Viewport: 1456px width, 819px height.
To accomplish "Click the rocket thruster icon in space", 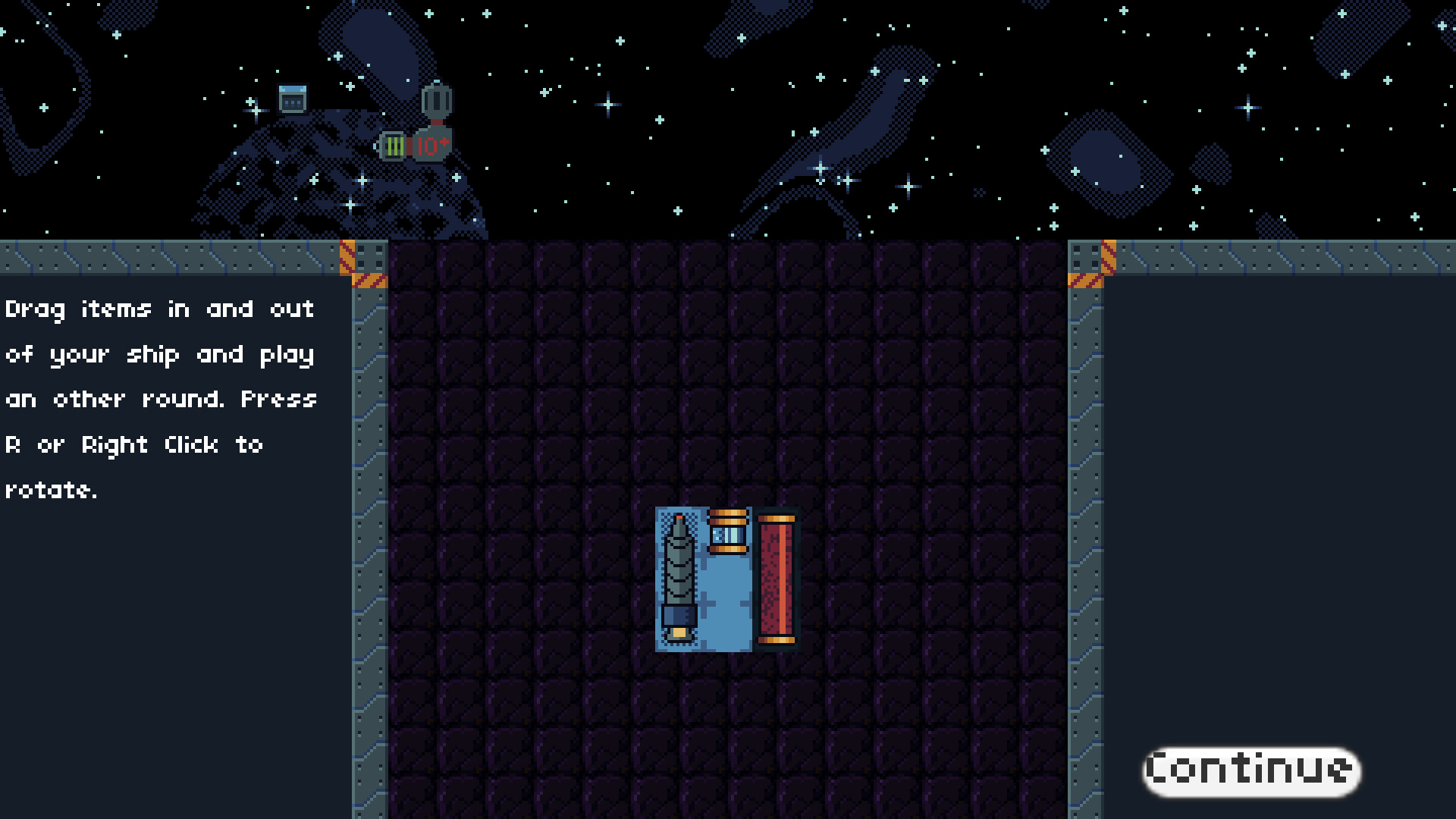I will [436, 102].
